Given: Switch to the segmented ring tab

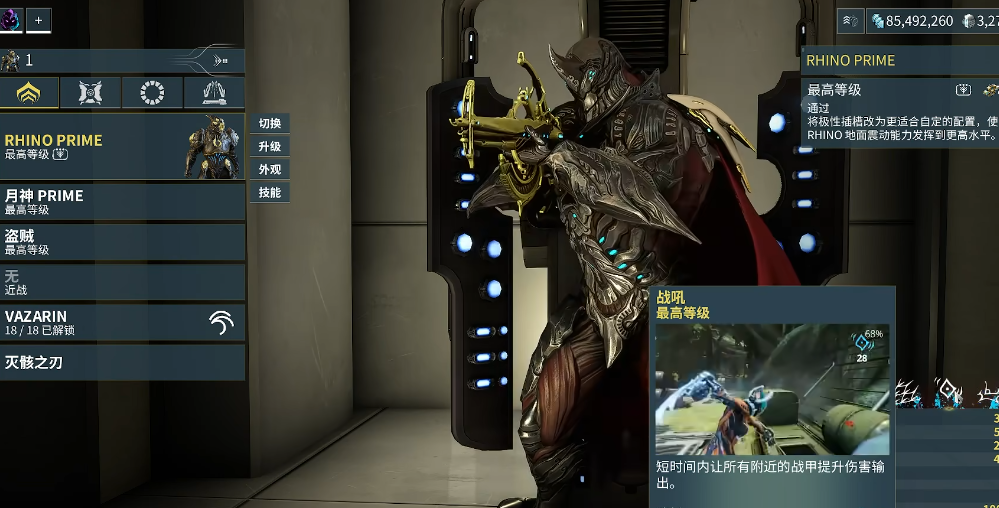Looking at the screenshot, I should (x=152, y=93).
